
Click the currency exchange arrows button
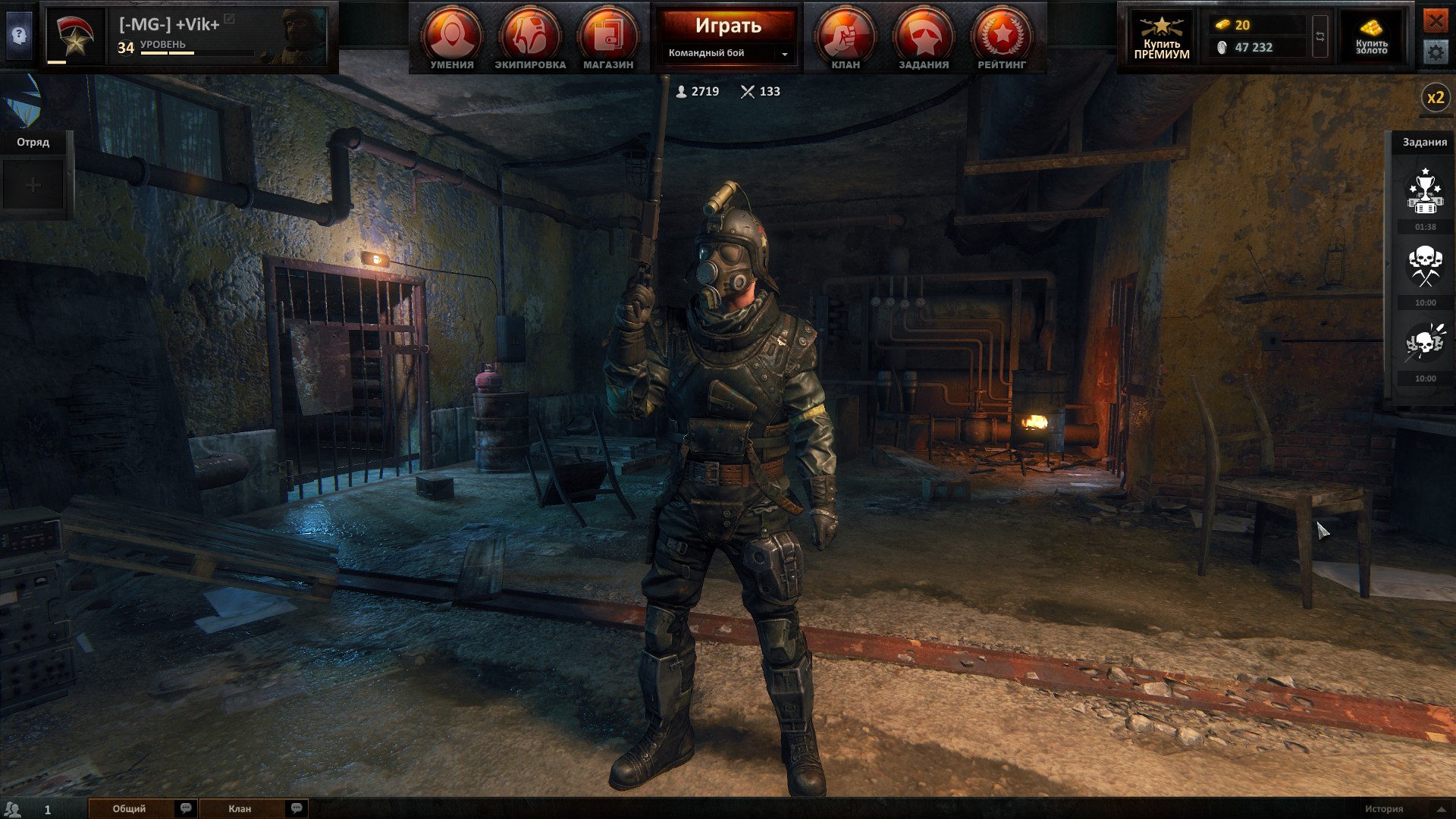1320,36
